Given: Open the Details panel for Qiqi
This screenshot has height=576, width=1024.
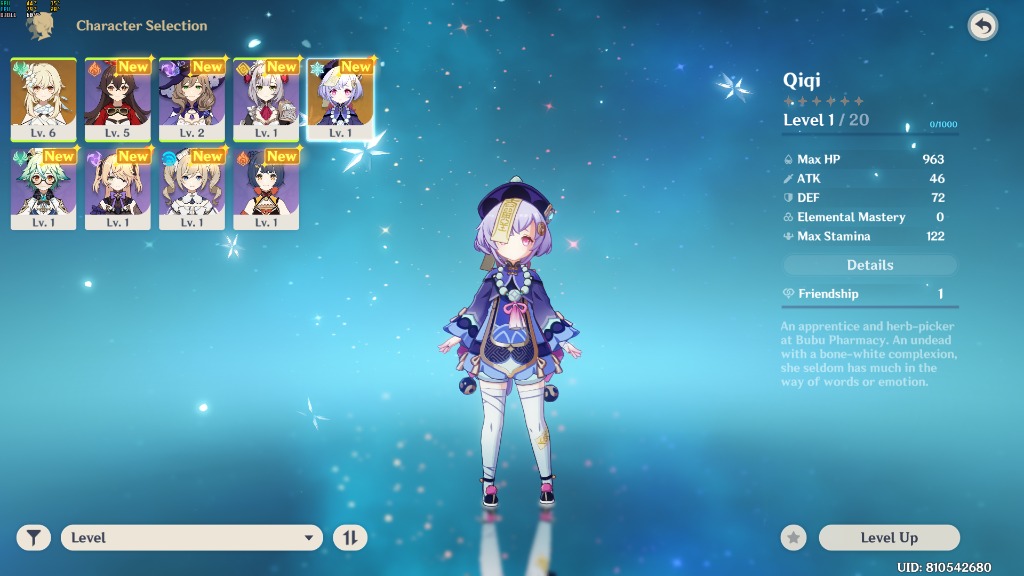Looking at the screenshot, I should 870,265.
